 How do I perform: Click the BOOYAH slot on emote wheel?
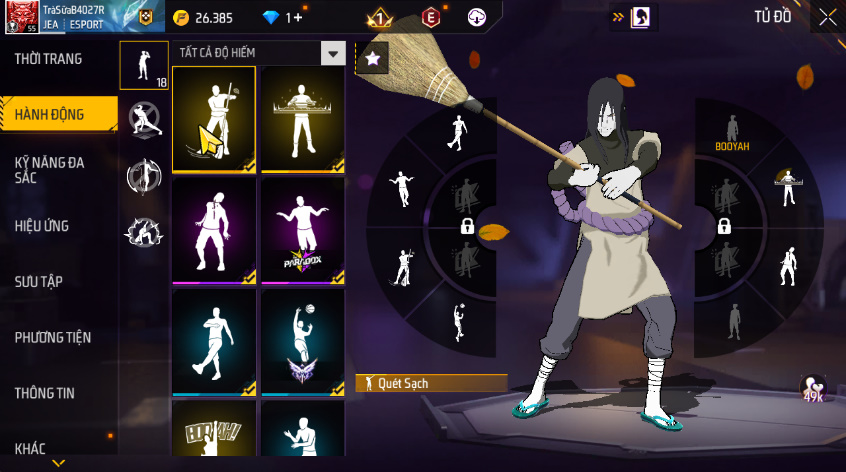[x=732, y=134]
